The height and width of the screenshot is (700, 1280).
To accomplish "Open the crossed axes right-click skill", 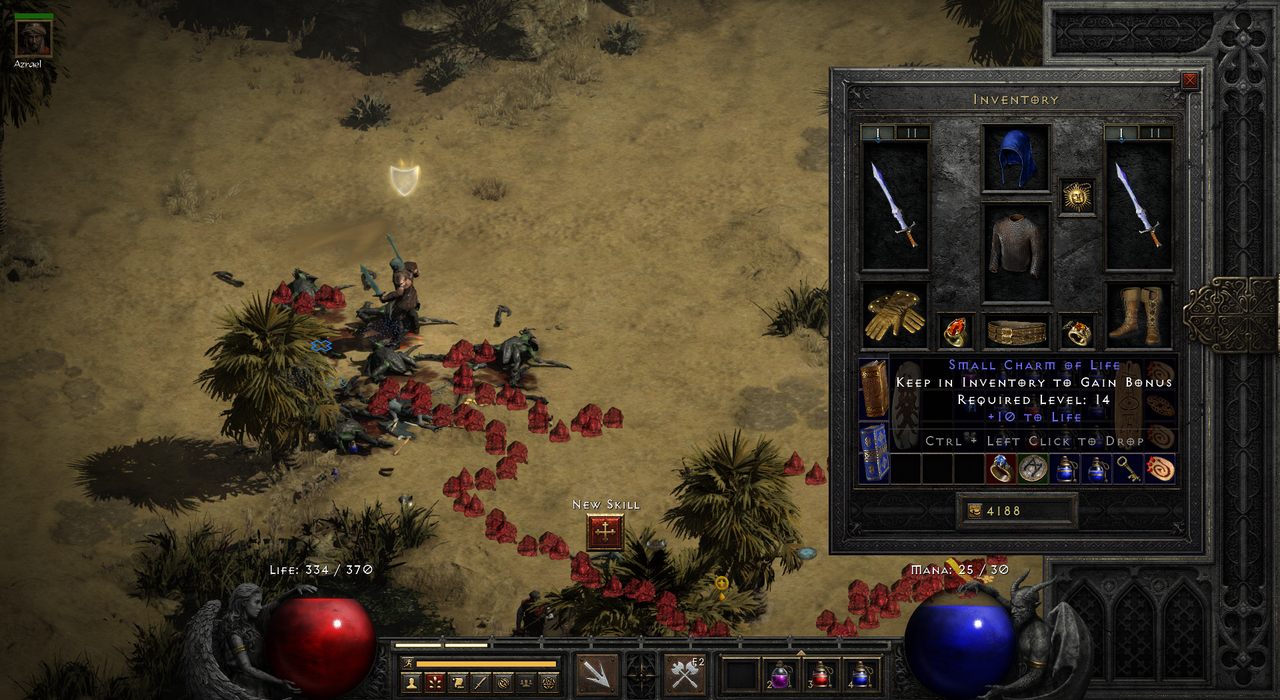I will tap(685, 673).
